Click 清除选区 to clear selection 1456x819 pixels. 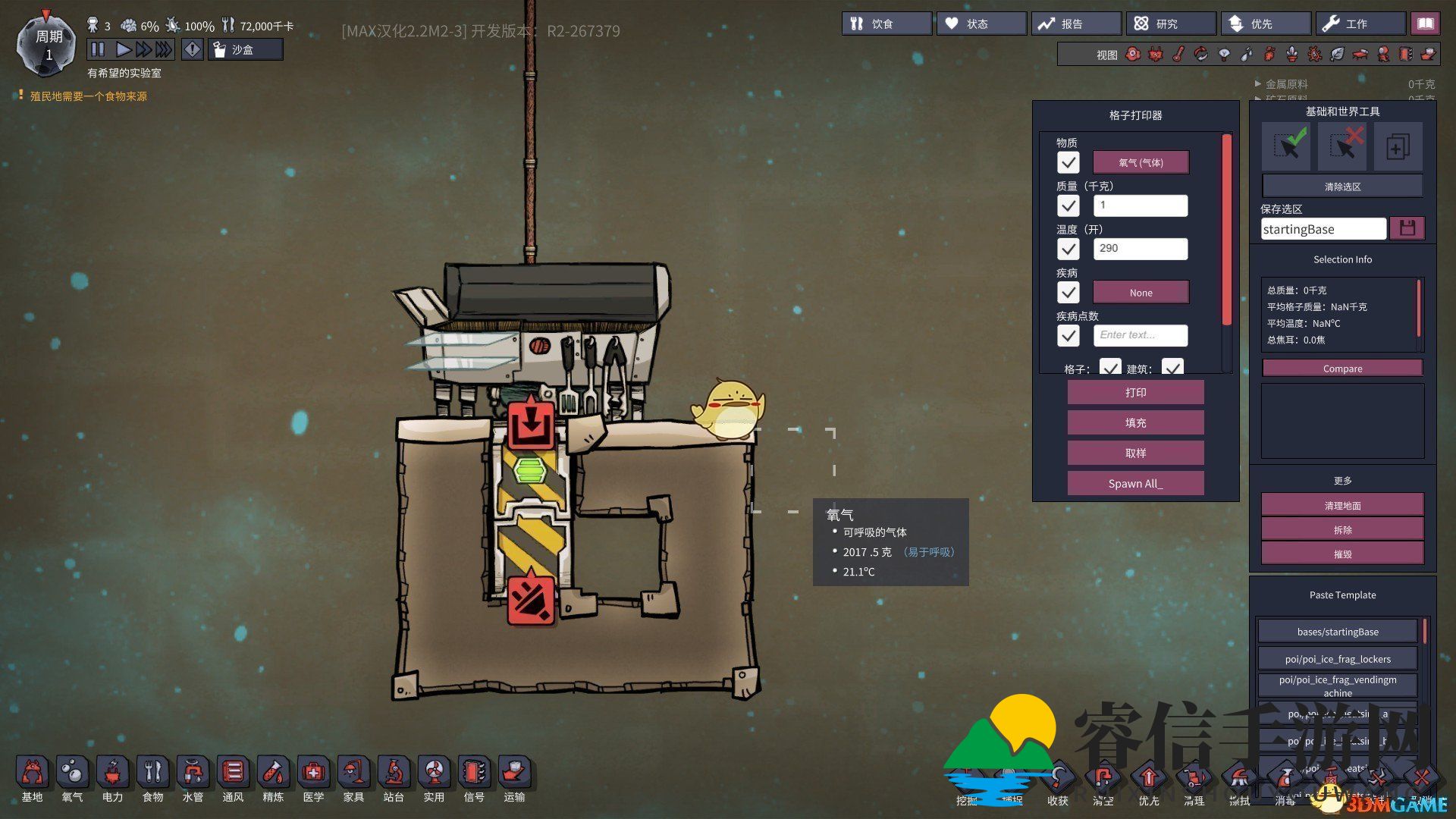(x=1342, y=187)
